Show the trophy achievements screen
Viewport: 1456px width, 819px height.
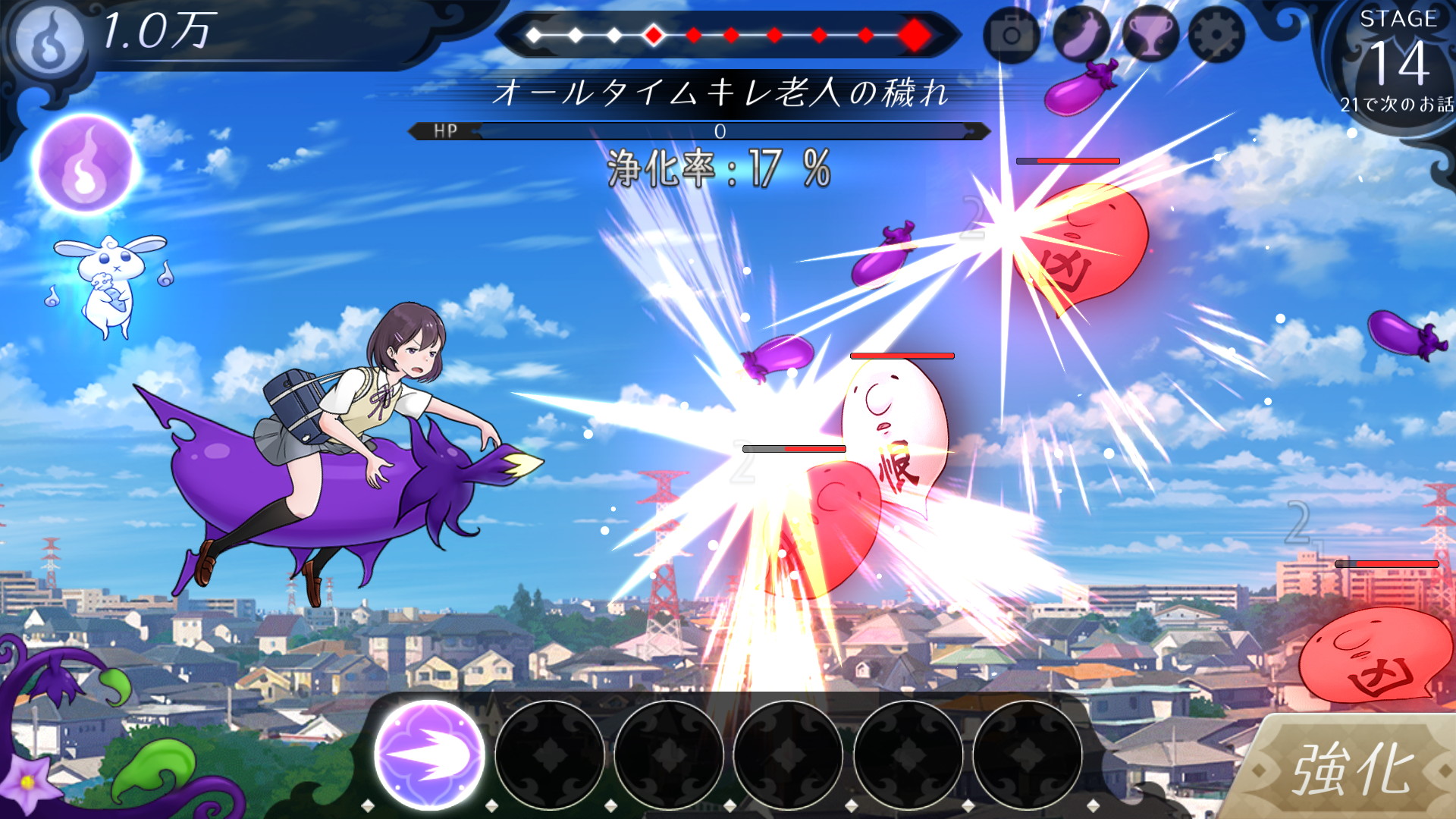tap(1150, 35)
